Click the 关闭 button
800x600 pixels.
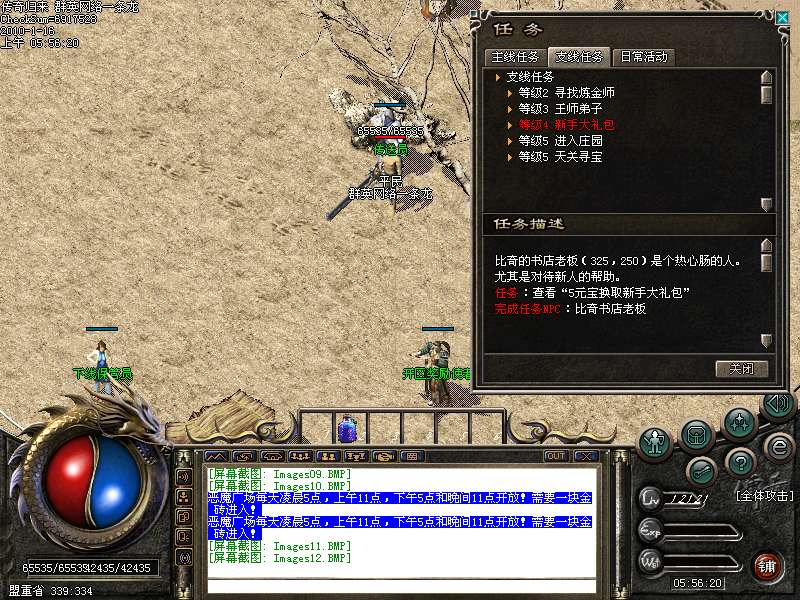(742, 369)
